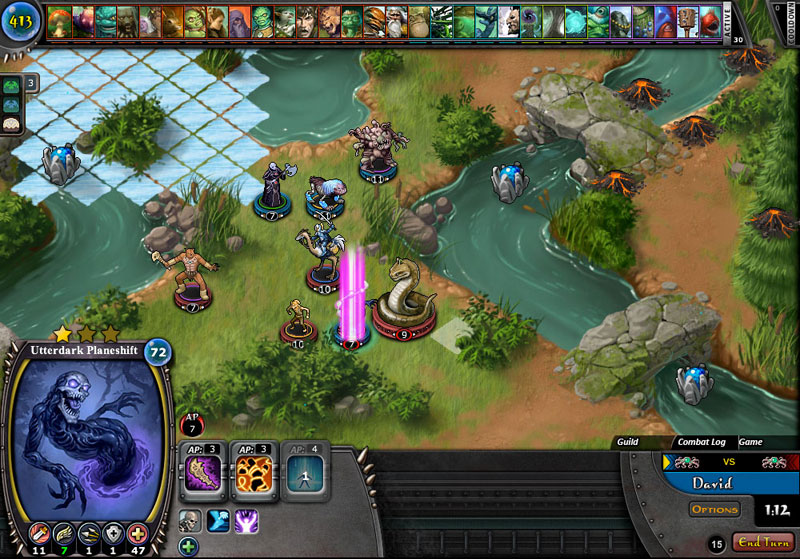Select the snake unit on the battlefield

click(403, 293)
